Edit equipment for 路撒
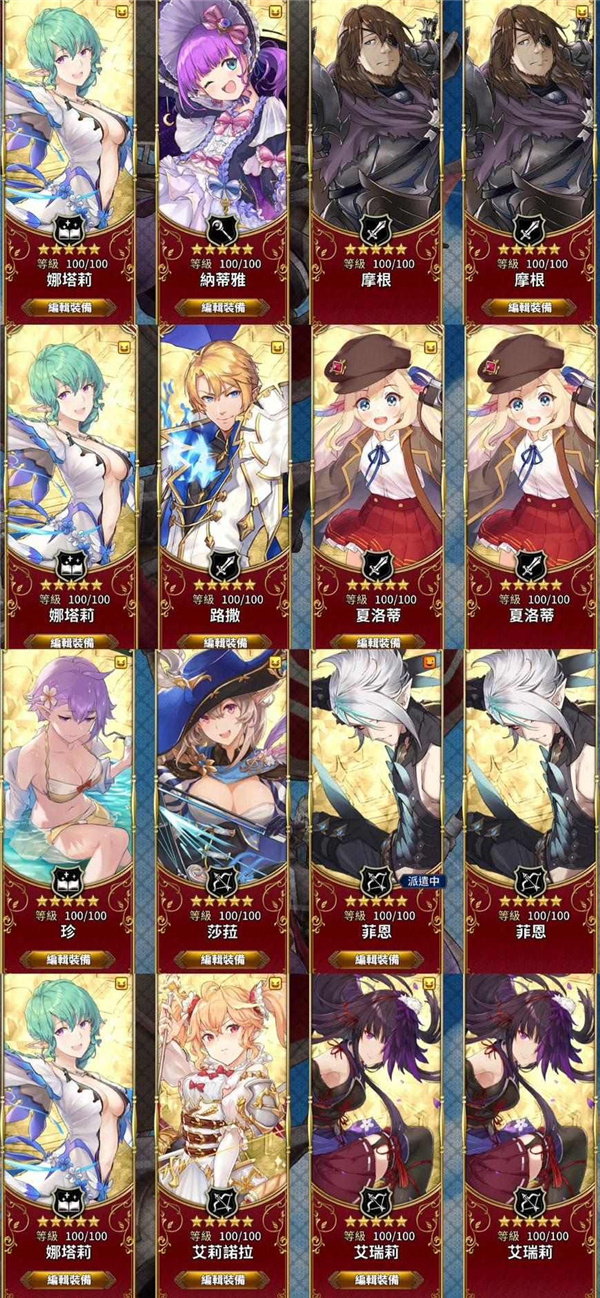This screenshot has width=600, height=1298. (x=223, y=632)
